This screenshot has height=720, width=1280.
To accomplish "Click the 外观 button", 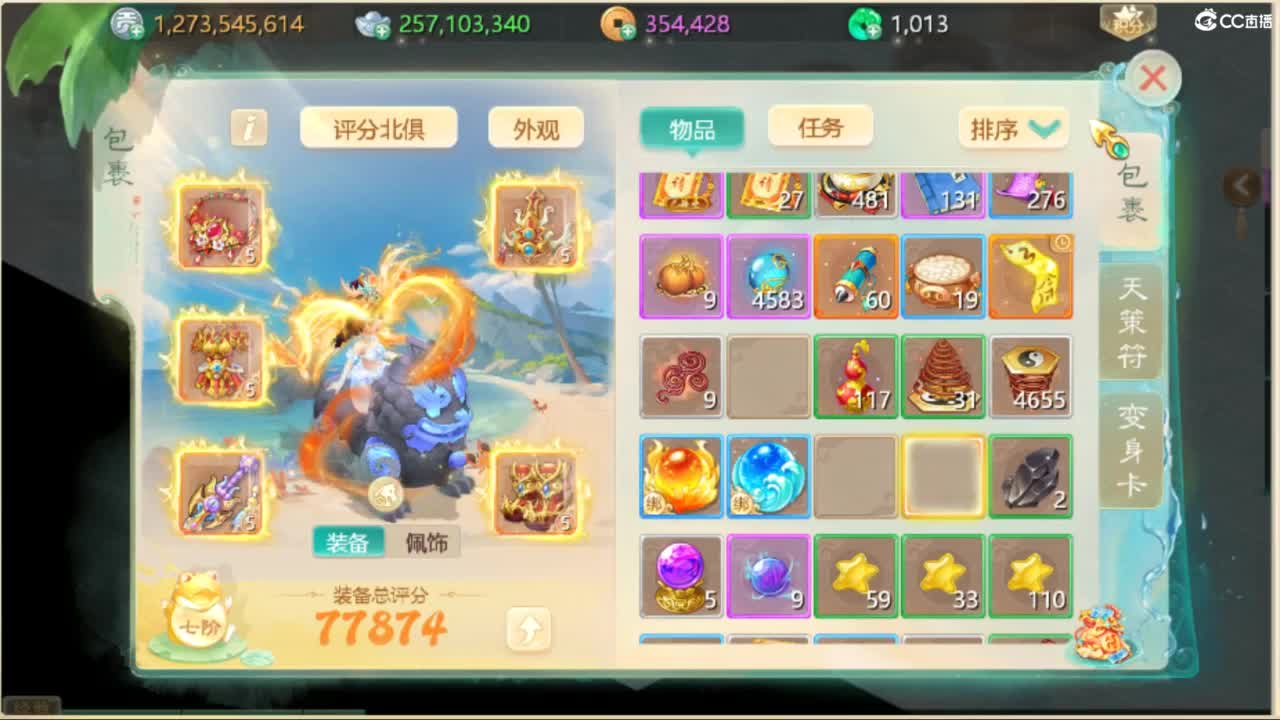I will coord(536,128).
